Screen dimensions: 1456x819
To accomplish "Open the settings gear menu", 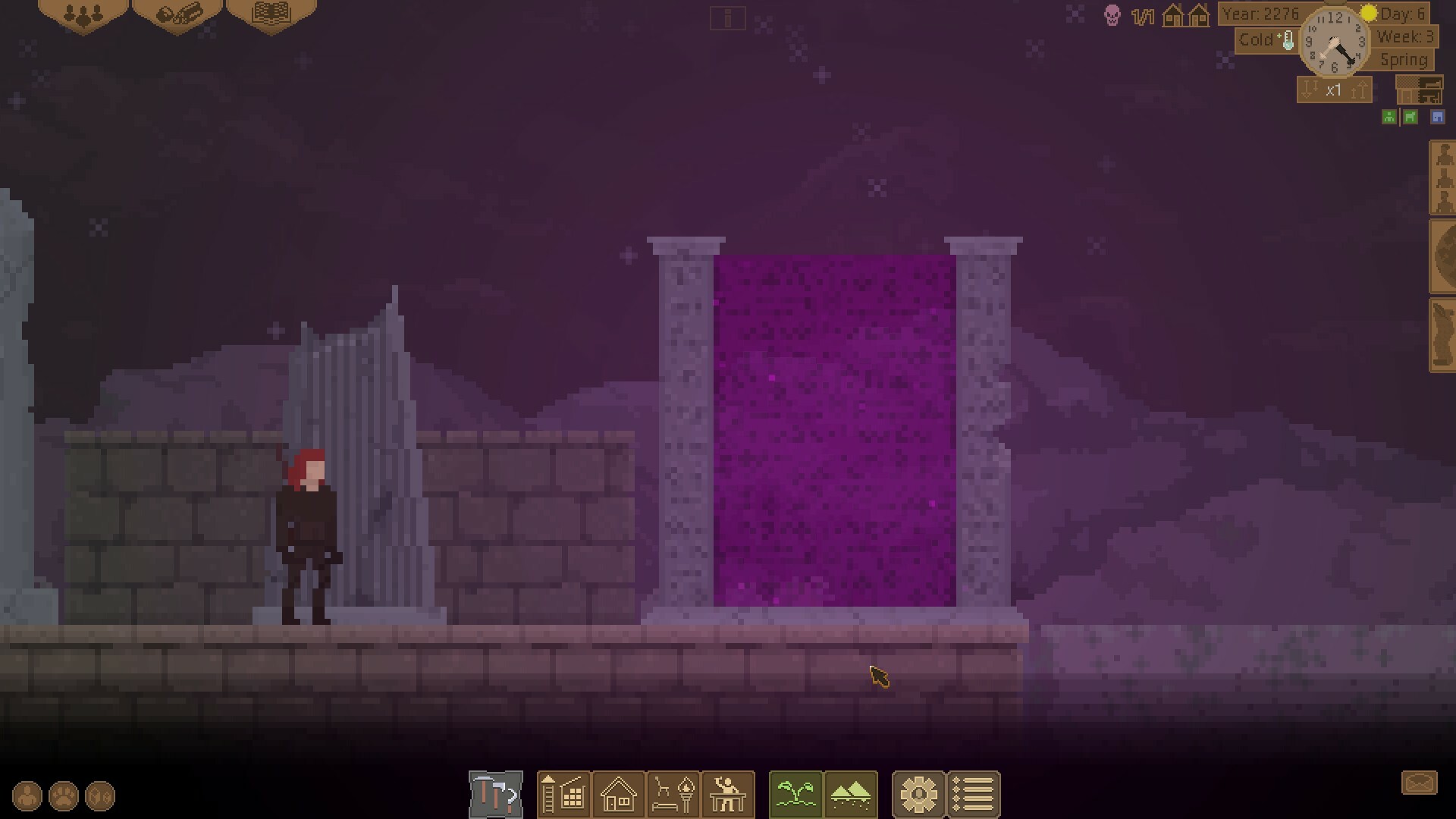I will (x=920, y=795).
